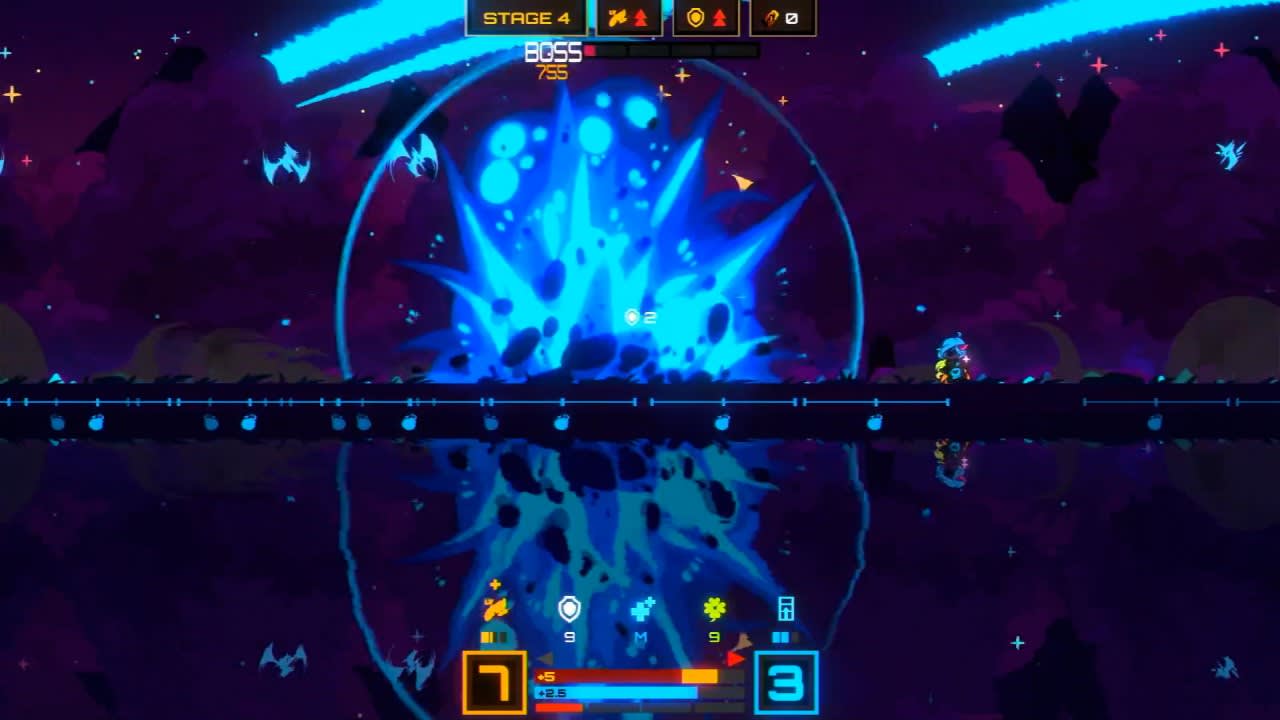
Task: Select the attack power-up icon in the top bar
Action: coord(619,18)
